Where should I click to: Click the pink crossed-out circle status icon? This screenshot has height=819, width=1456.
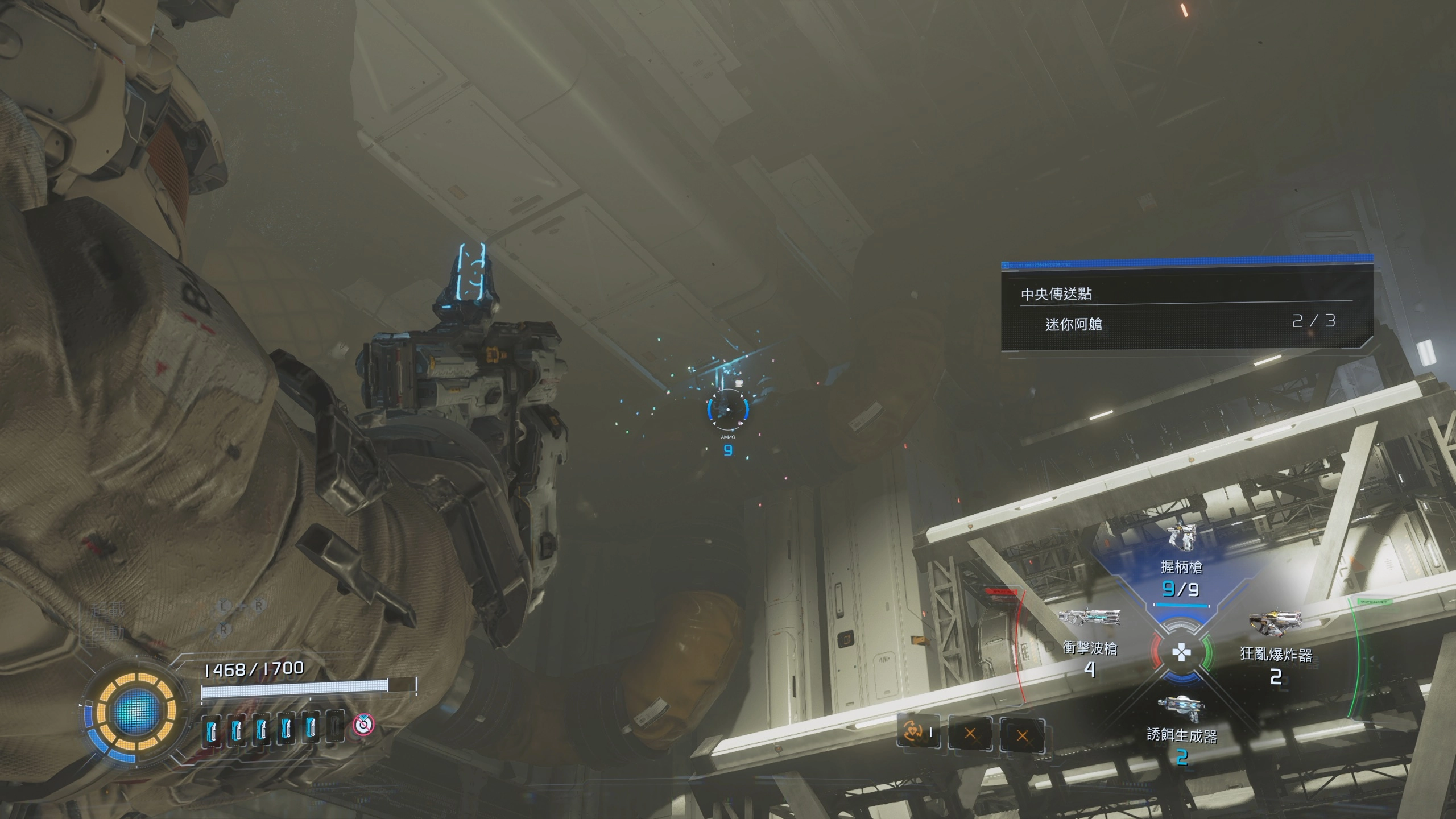363,725
